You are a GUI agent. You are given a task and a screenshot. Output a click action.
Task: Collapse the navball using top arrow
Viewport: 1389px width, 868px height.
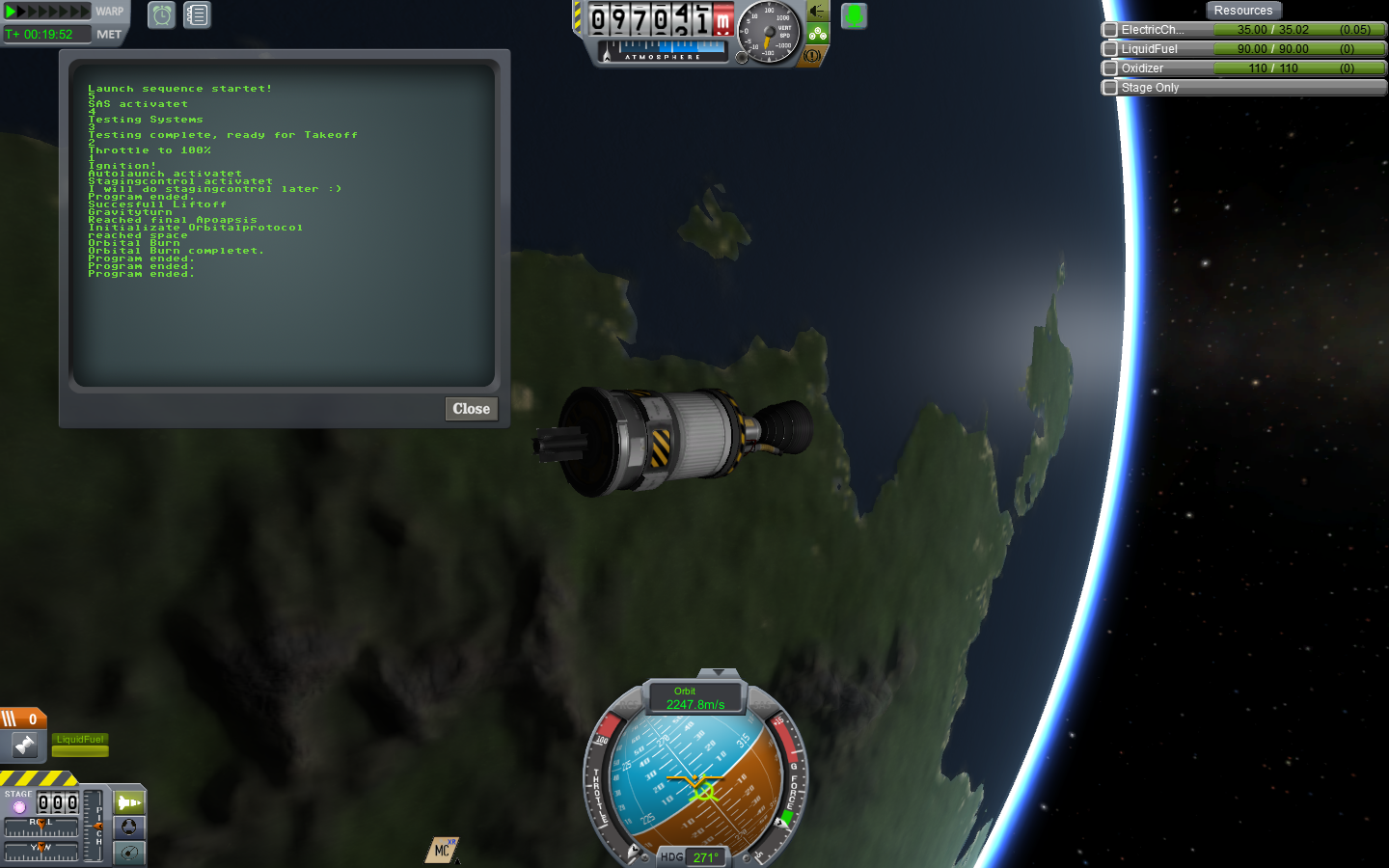point(718,672)
